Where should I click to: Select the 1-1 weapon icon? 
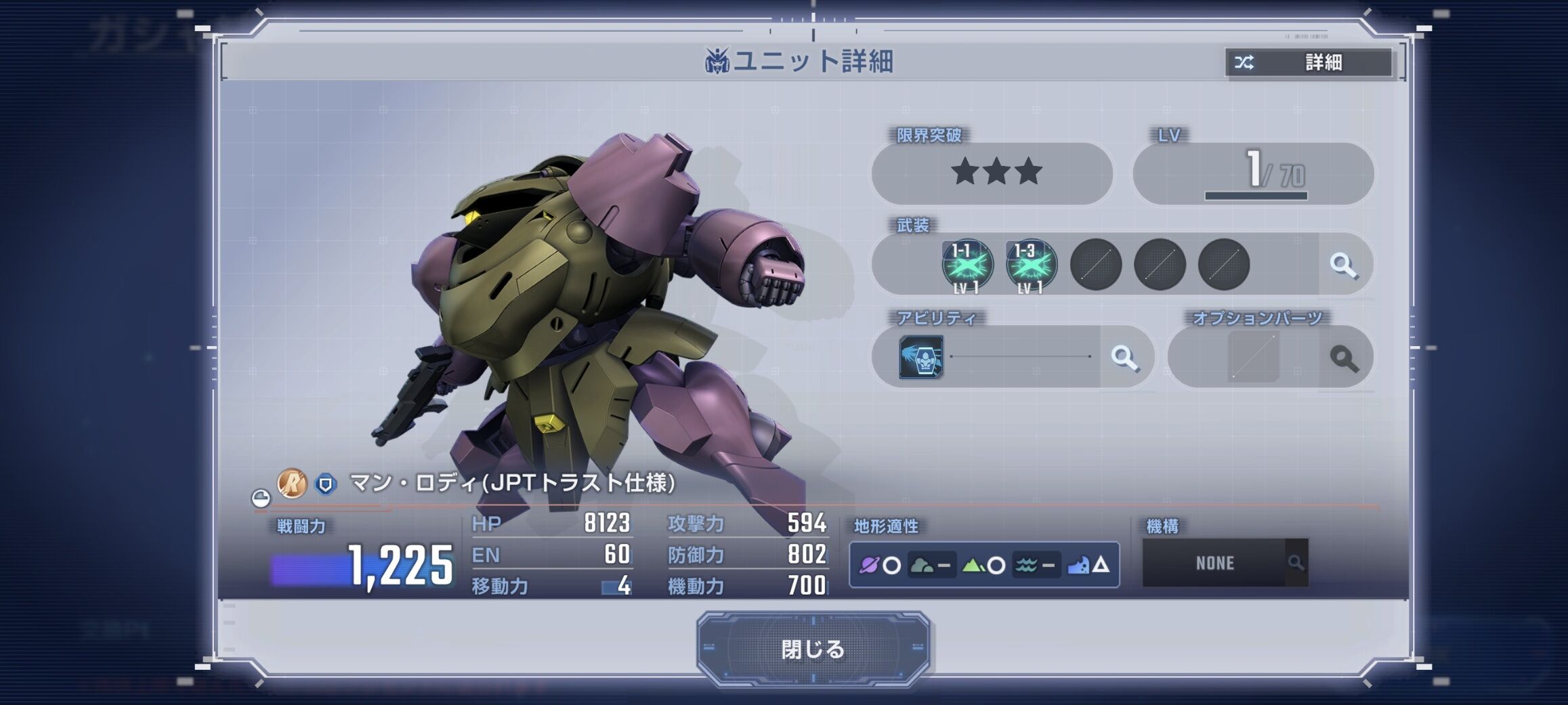point(967,265)
